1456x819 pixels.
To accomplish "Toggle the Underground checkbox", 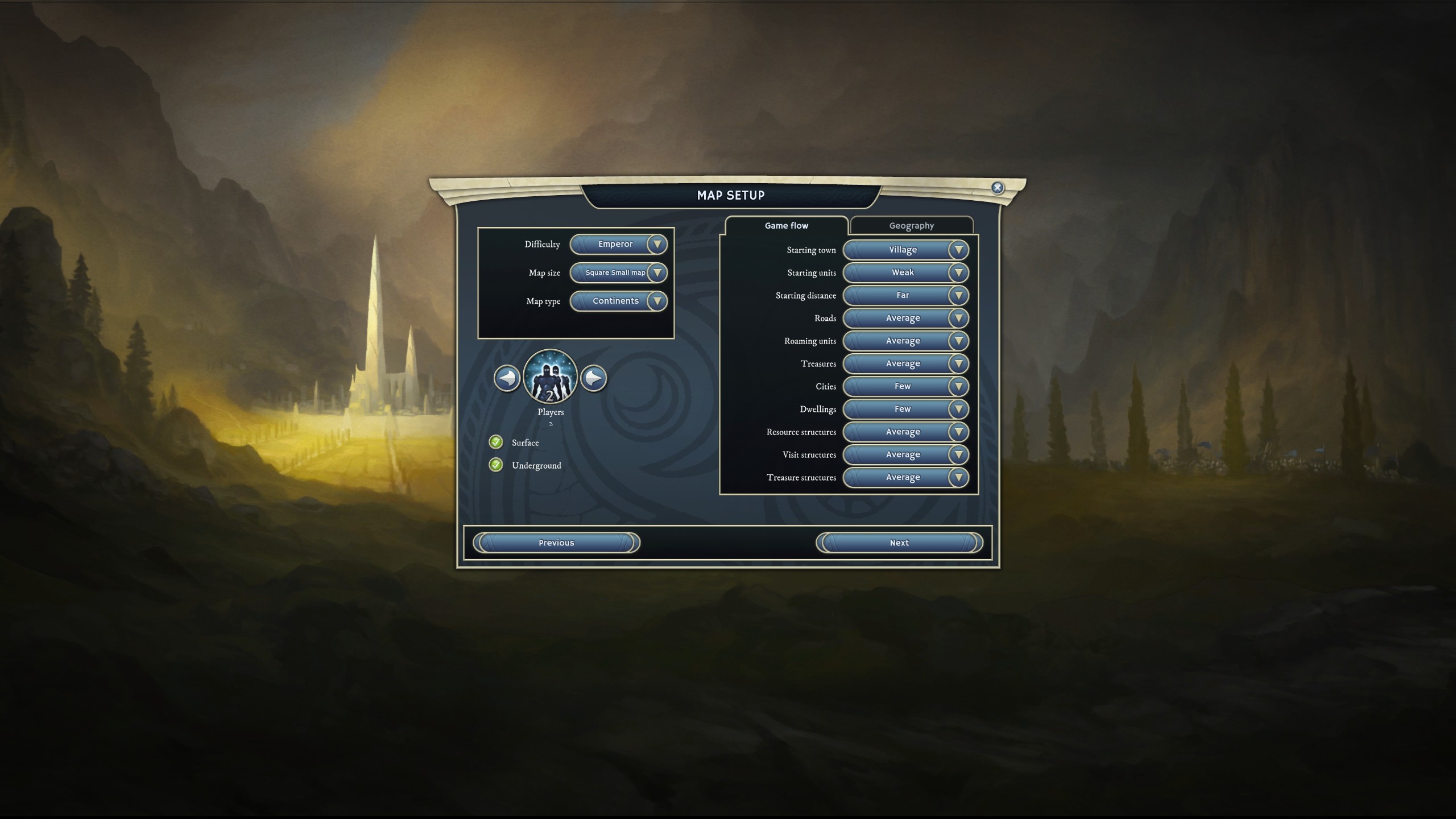I will coord(496,465).
